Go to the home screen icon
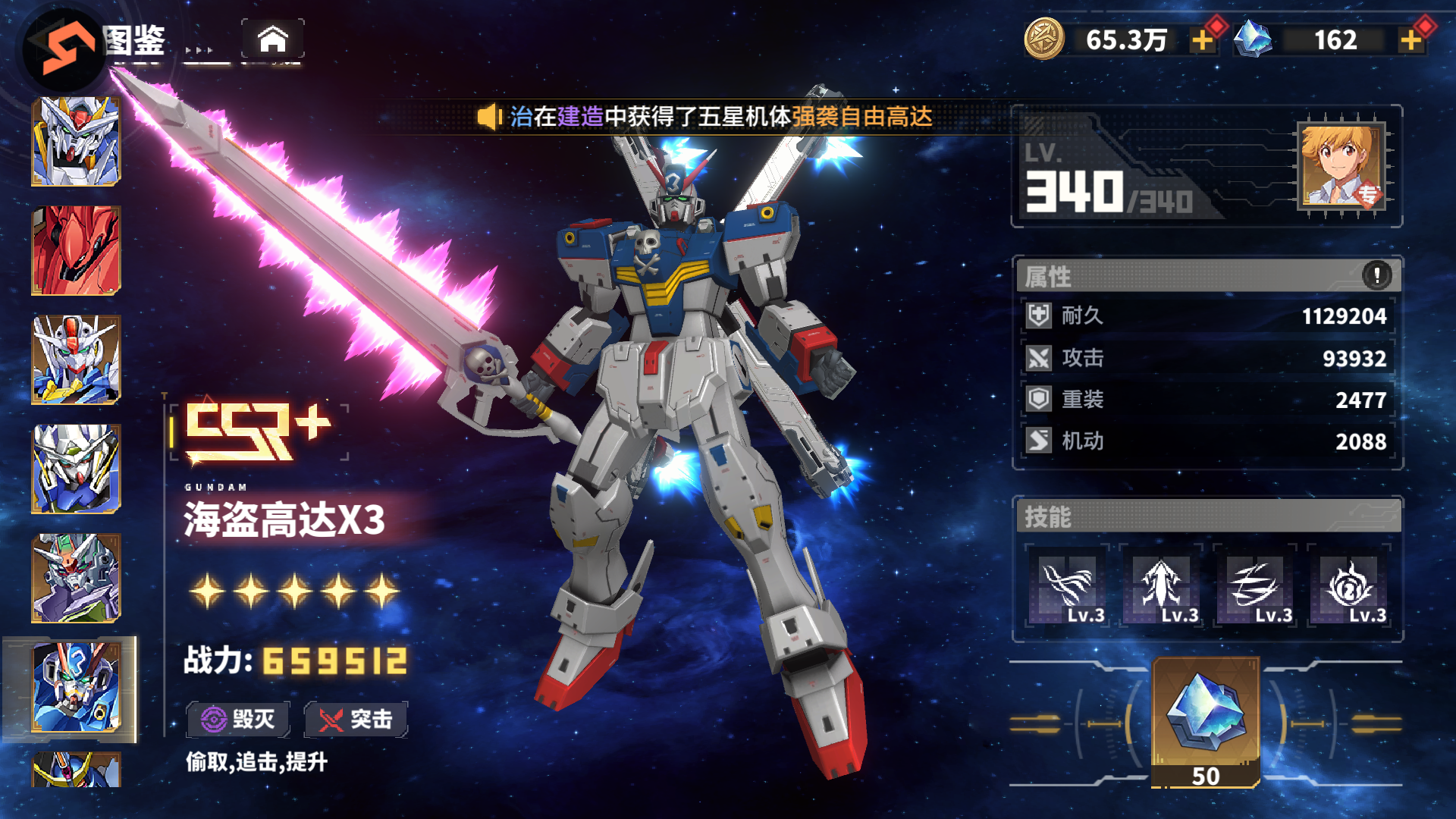Screen dimensions: 1456x819 pos(273,39)
